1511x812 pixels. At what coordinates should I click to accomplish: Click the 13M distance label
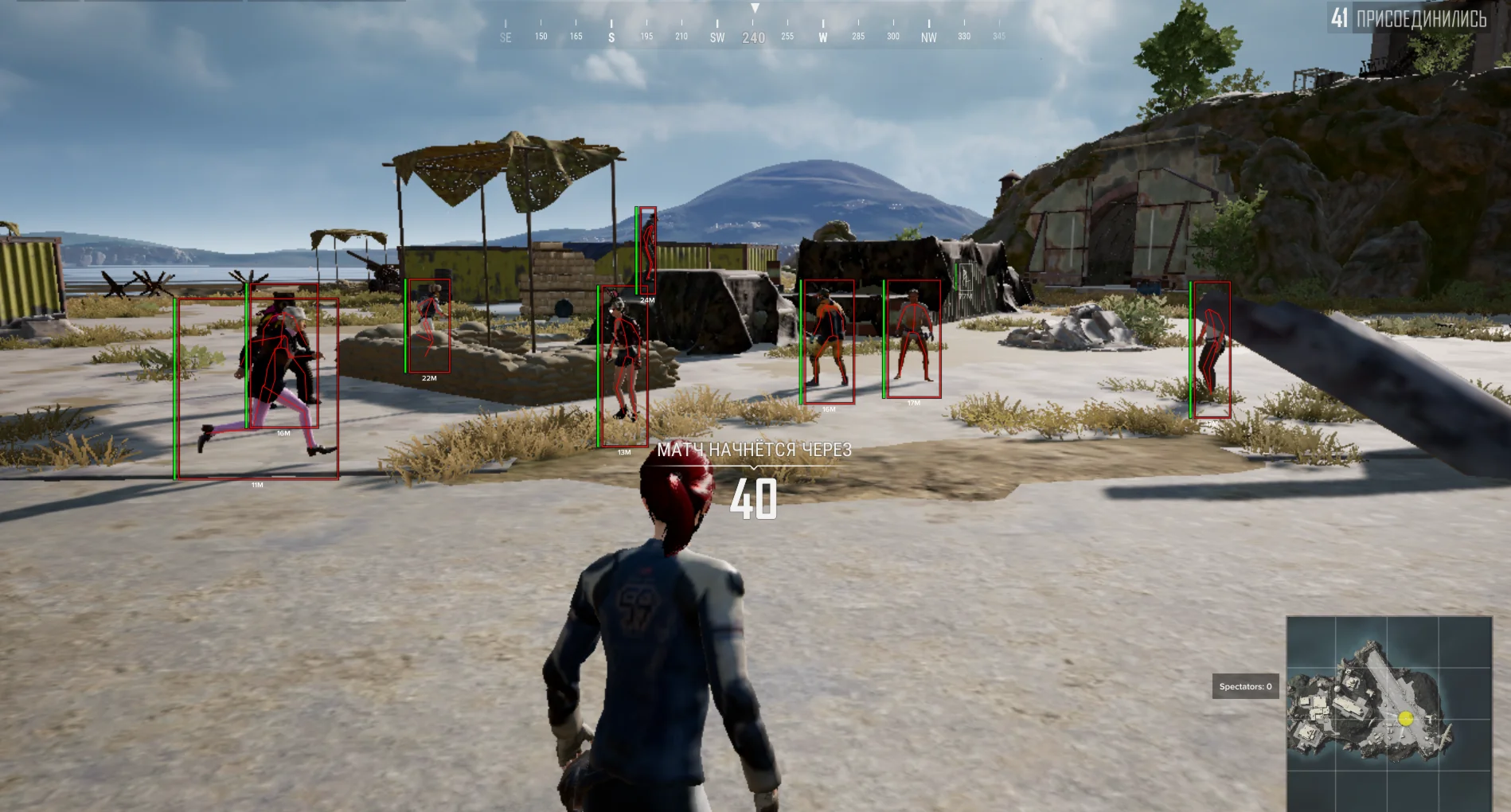623,451
